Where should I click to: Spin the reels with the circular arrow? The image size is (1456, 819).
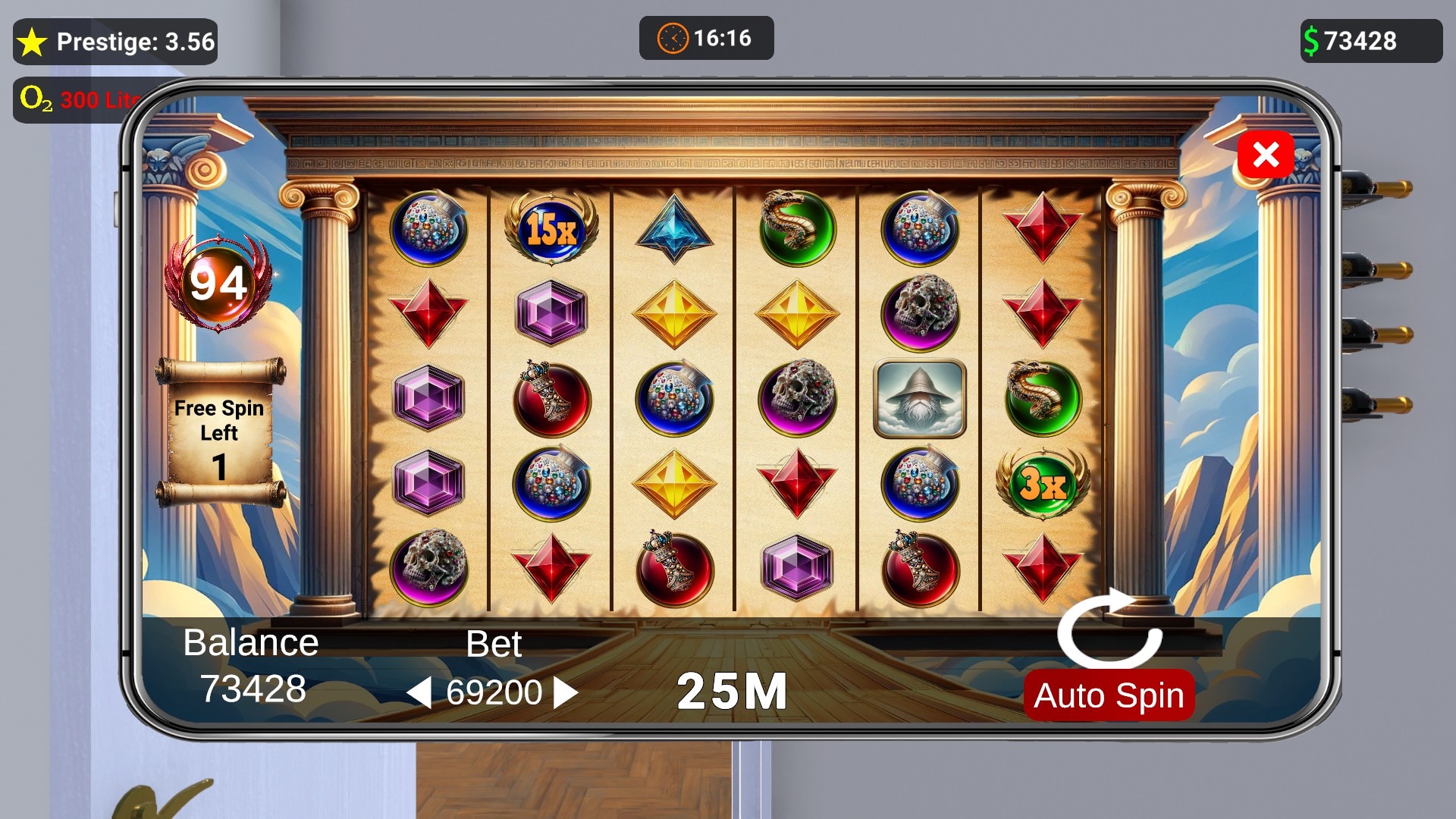(x=1109, y=628)
